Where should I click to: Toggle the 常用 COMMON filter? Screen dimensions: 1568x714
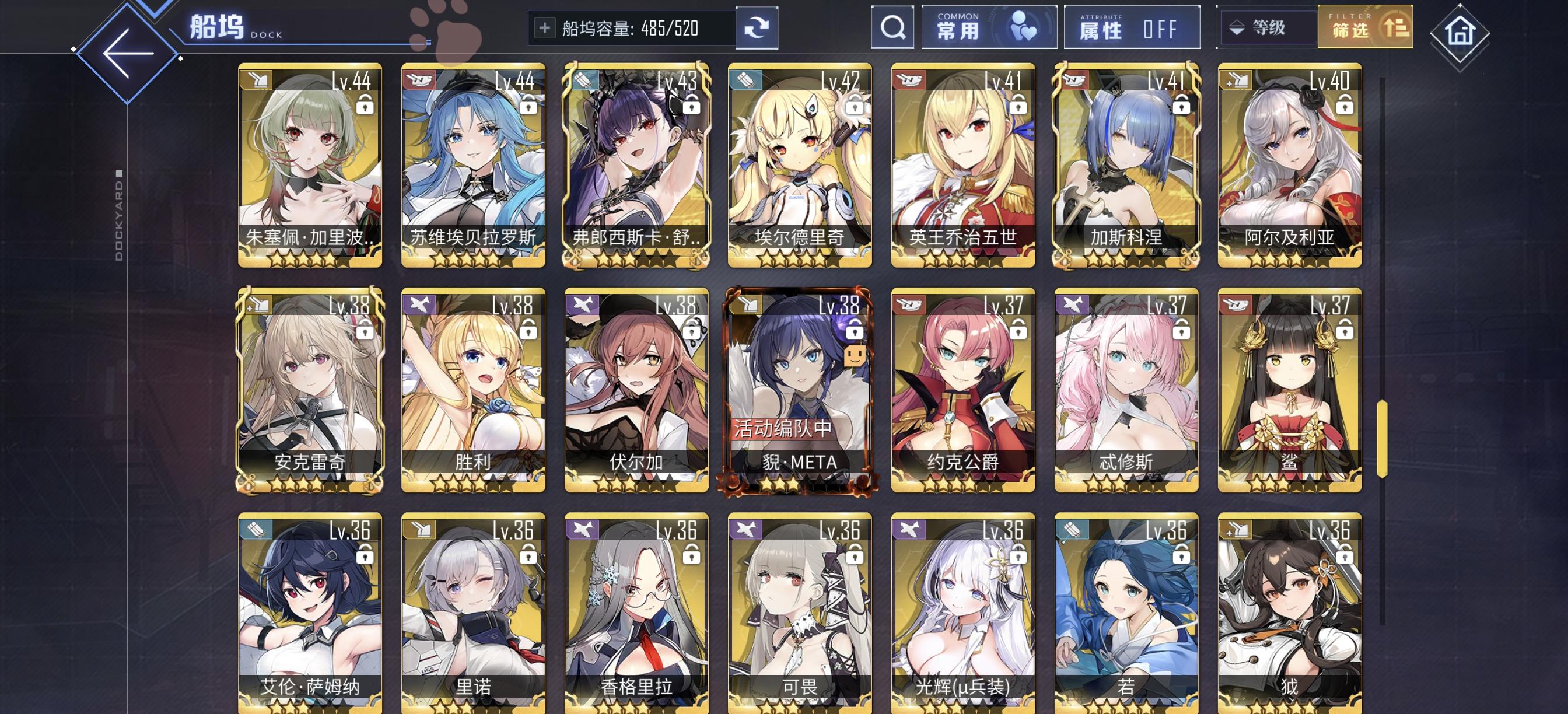(989, 27)
